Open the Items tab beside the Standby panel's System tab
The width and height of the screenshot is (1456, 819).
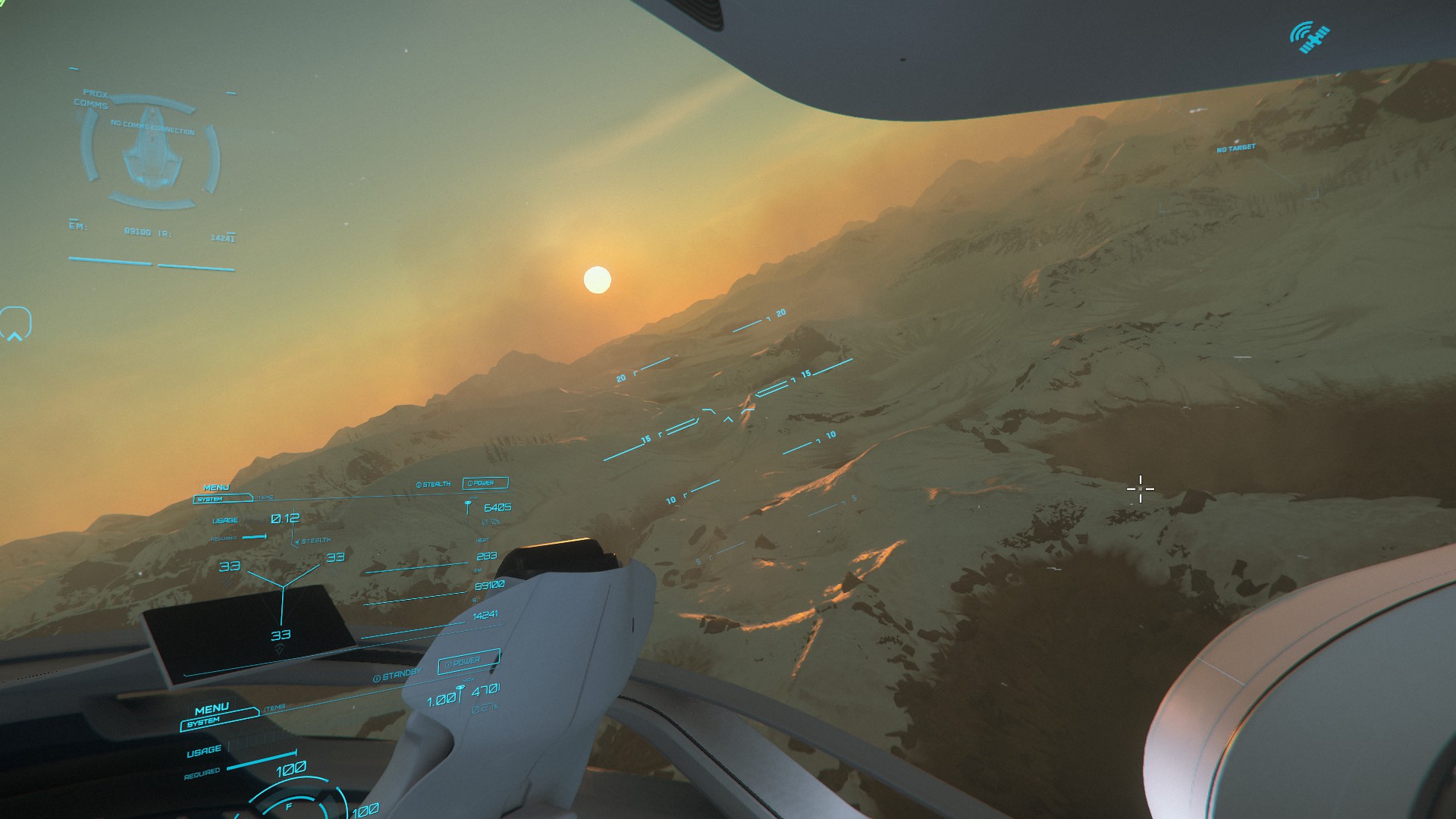[275, 708]
